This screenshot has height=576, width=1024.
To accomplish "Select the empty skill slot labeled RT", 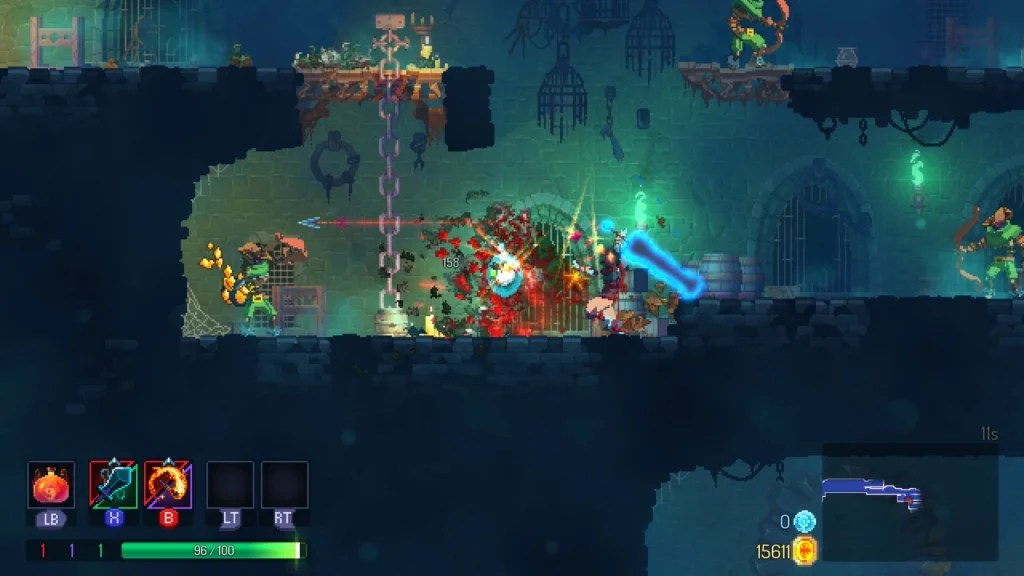I will pyautogui.click(x=284, y=485).
